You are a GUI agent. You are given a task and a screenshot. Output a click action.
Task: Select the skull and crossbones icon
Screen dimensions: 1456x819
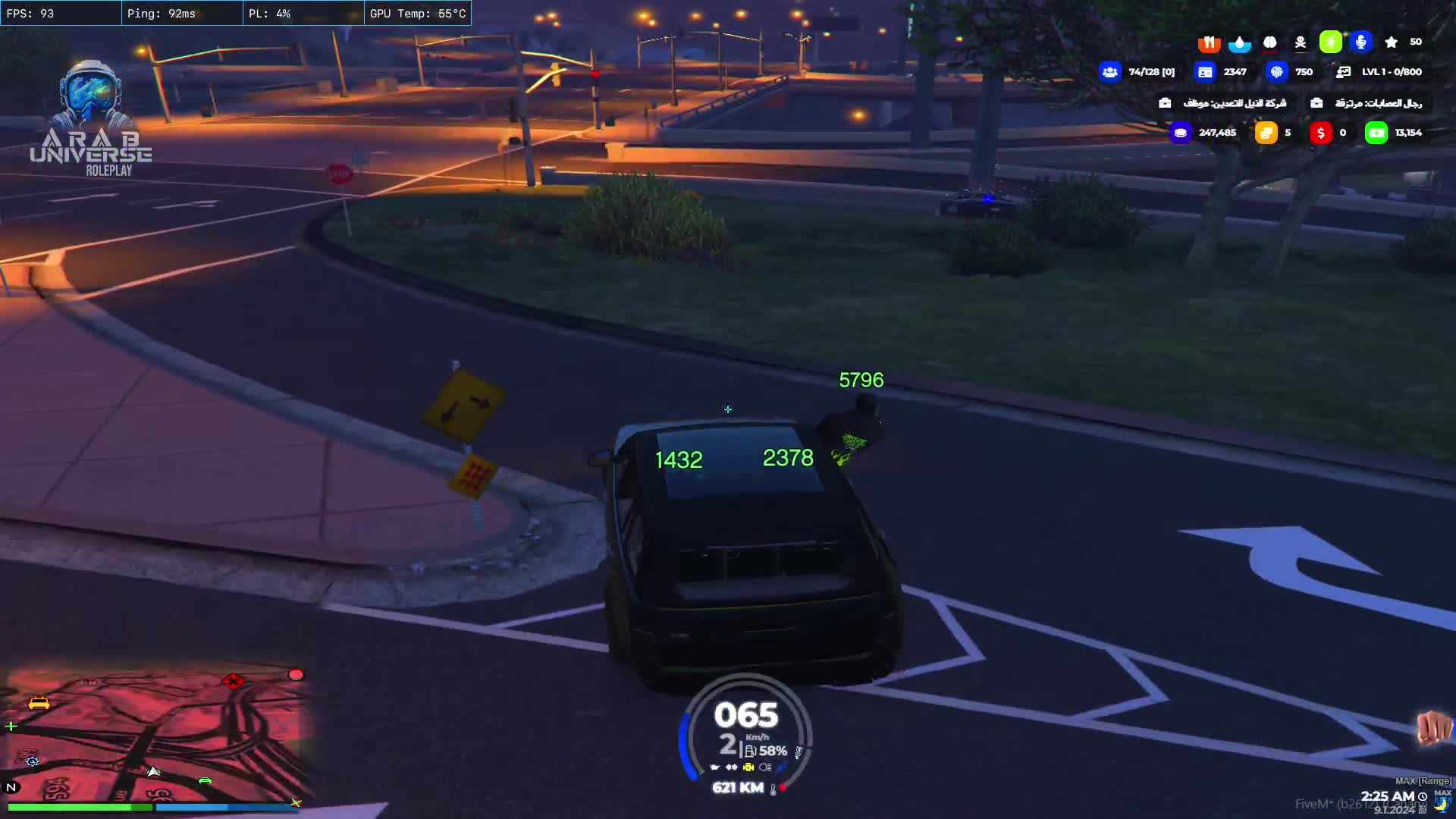coord(1301,42)
